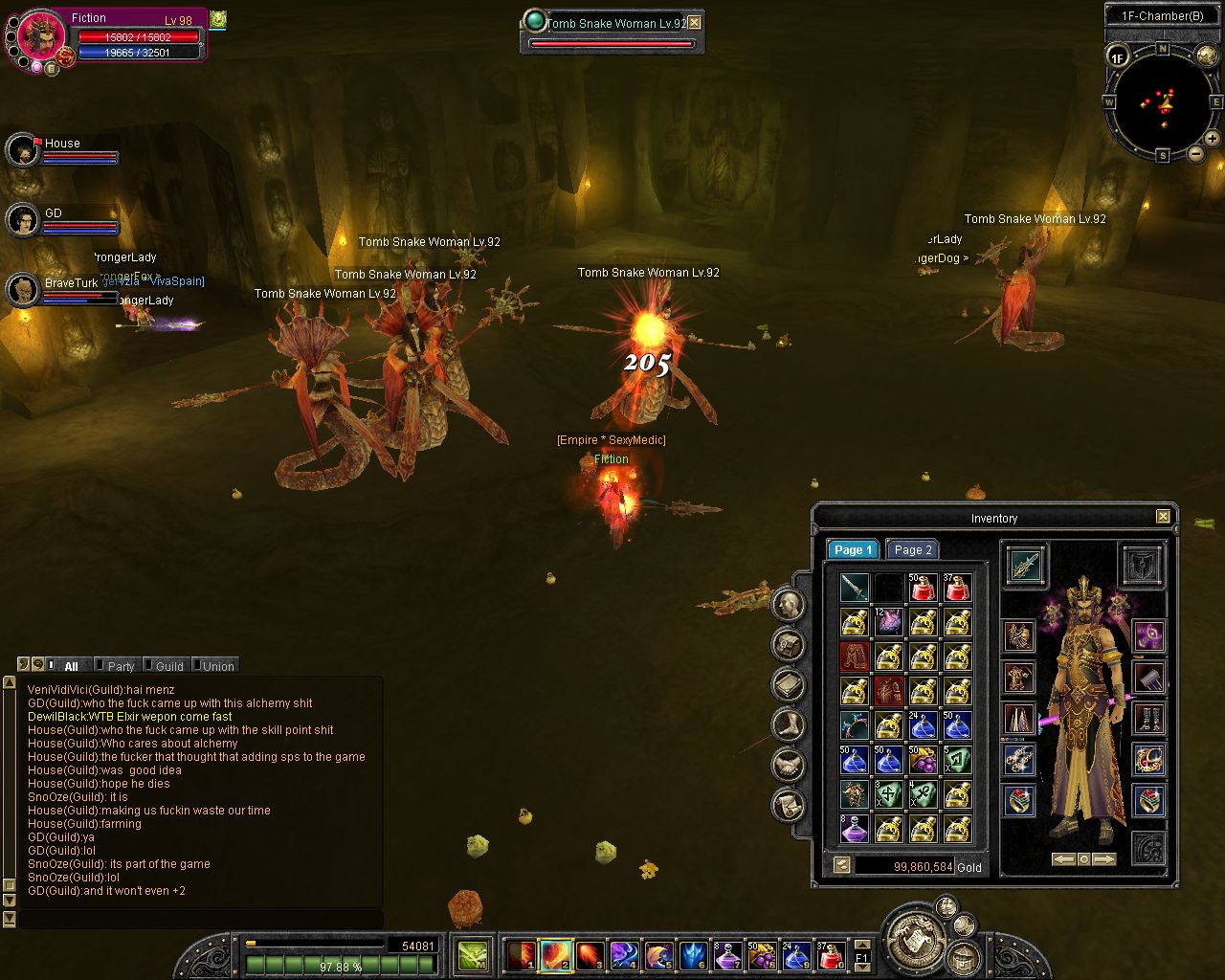The width and height of the screenshot is (1225, 980).
Task: Zoom out the minimap with minus button
Action: click(x=1195, y=152)
